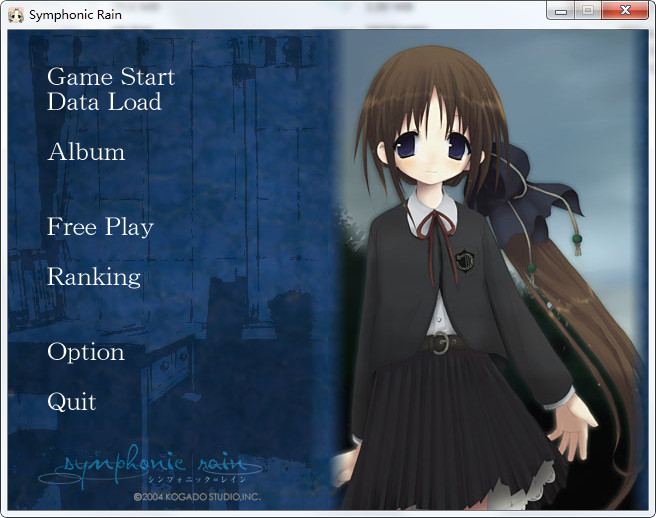
Task: Close the Symphonic Rain window
Action: [x=625, y=11]
